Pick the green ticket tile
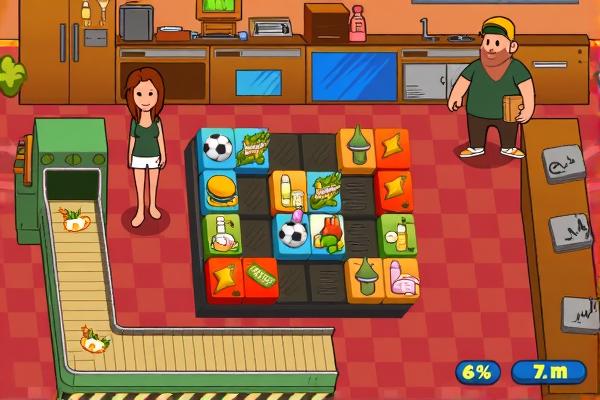The height and width of the screenshot is (400, 600). [x=261, y=273]
